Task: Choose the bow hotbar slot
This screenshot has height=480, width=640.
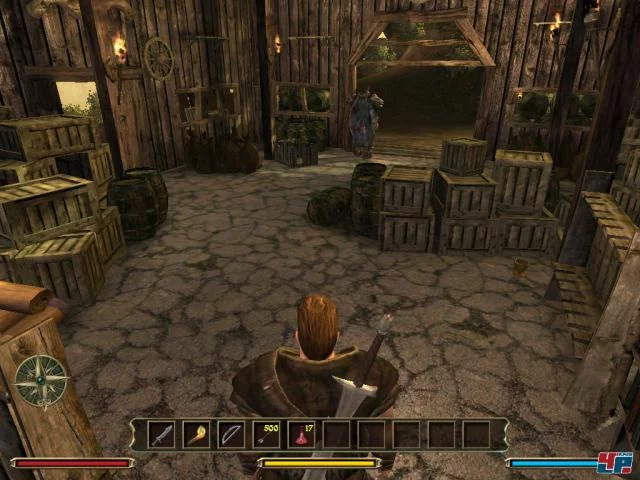Action: pyautogui.click(x=232, y=435)
